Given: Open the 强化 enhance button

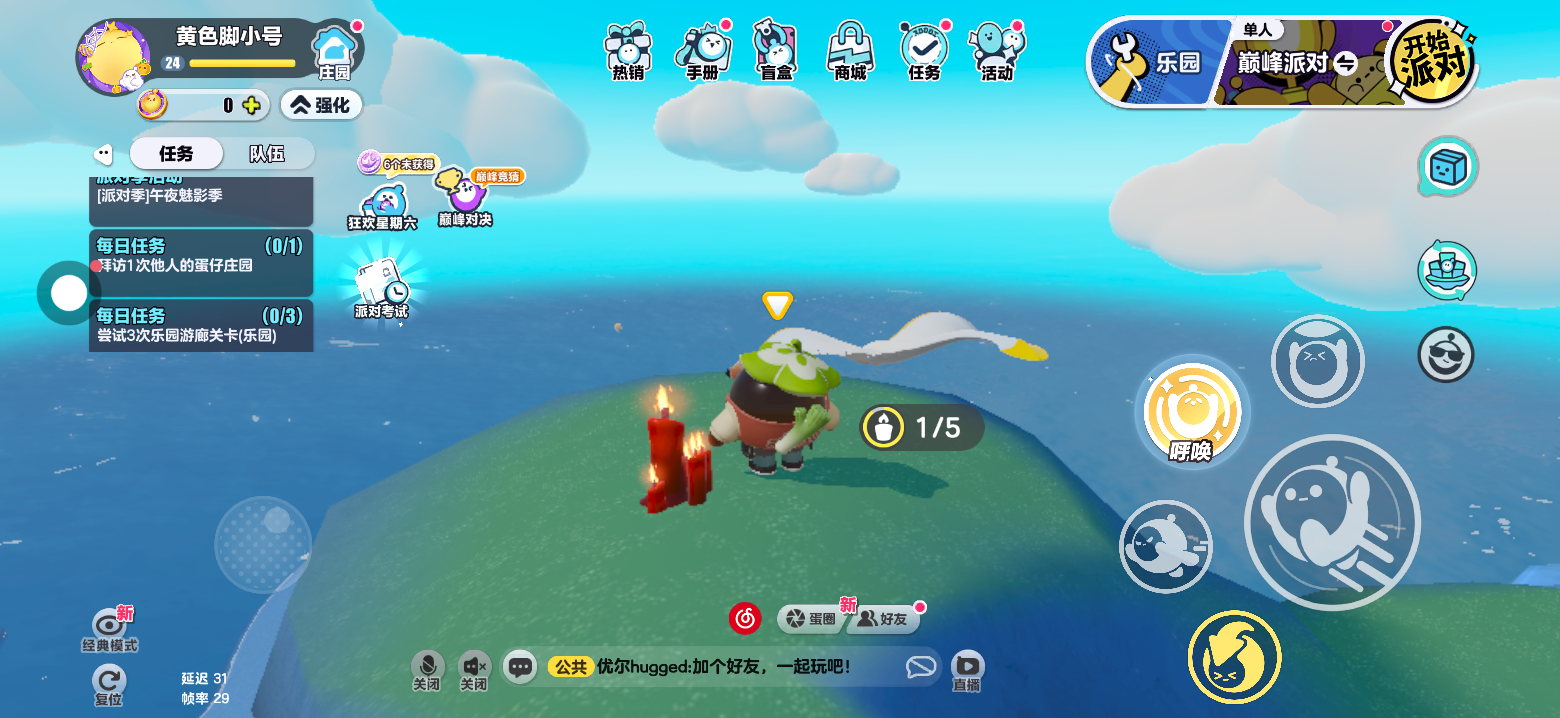Looking at the screenshot, I should click(320, 104).
